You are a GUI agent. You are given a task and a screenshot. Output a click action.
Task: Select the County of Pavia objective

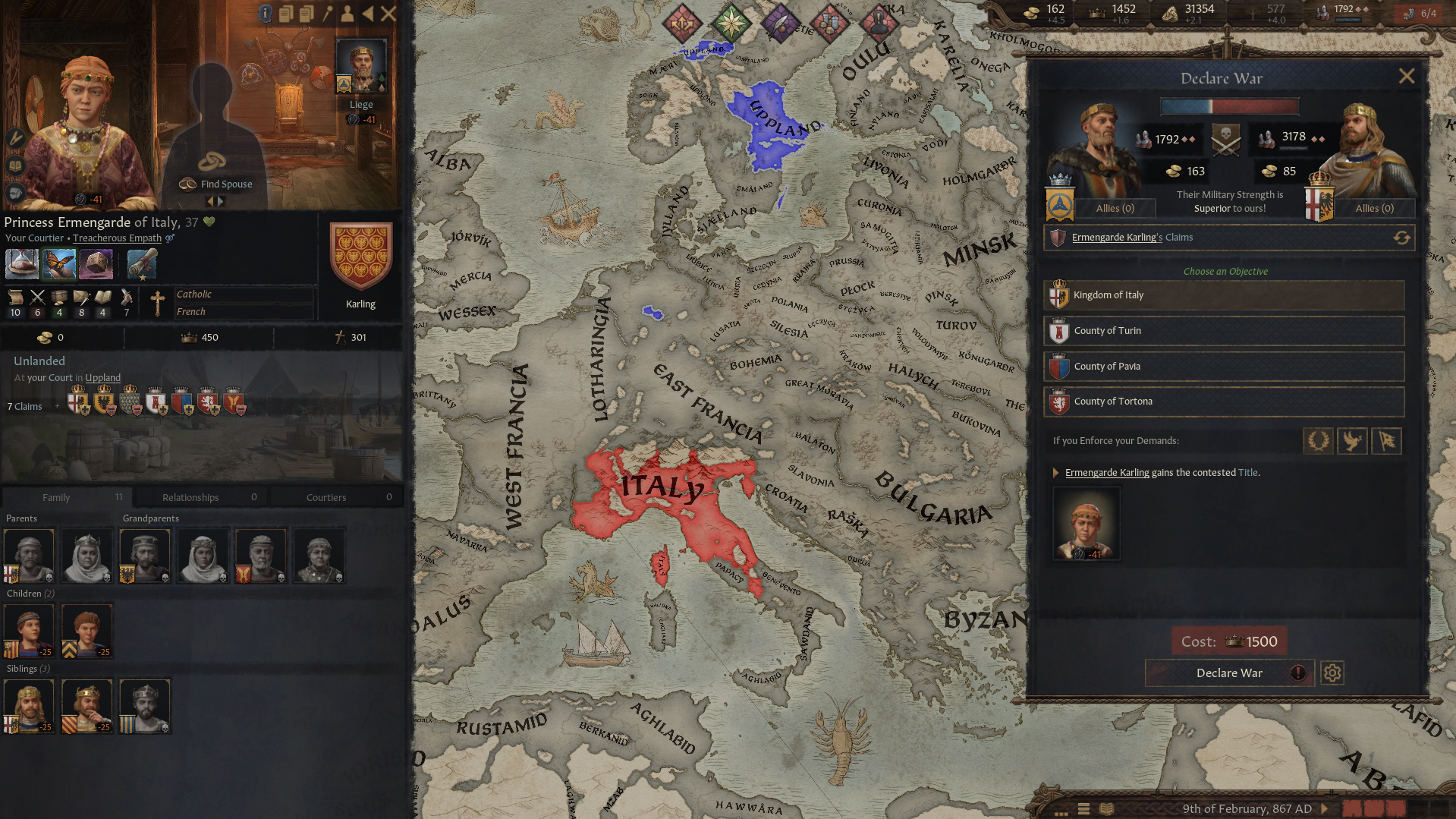(x=1223, y=366)
